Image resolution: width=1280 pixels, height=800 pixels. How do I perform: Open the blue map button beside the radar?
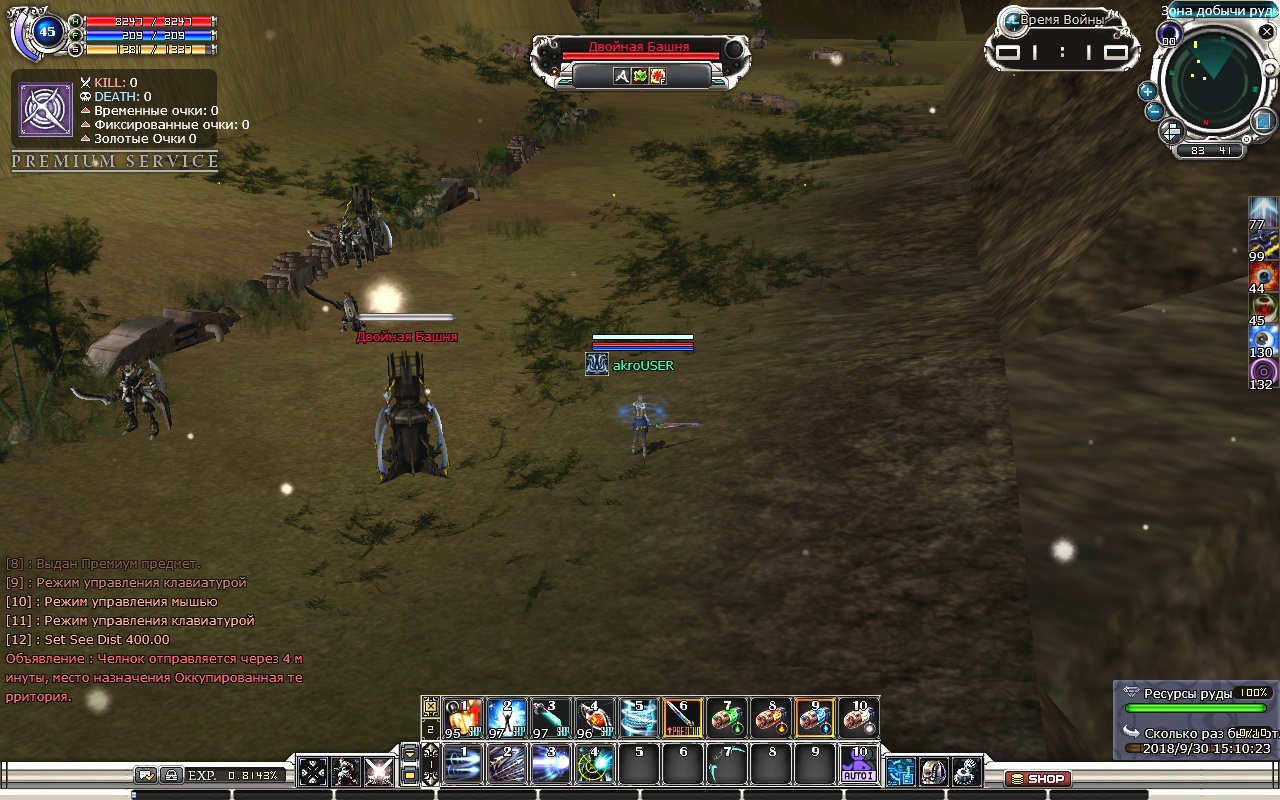pyautogui.click(x=1263, y=120)
